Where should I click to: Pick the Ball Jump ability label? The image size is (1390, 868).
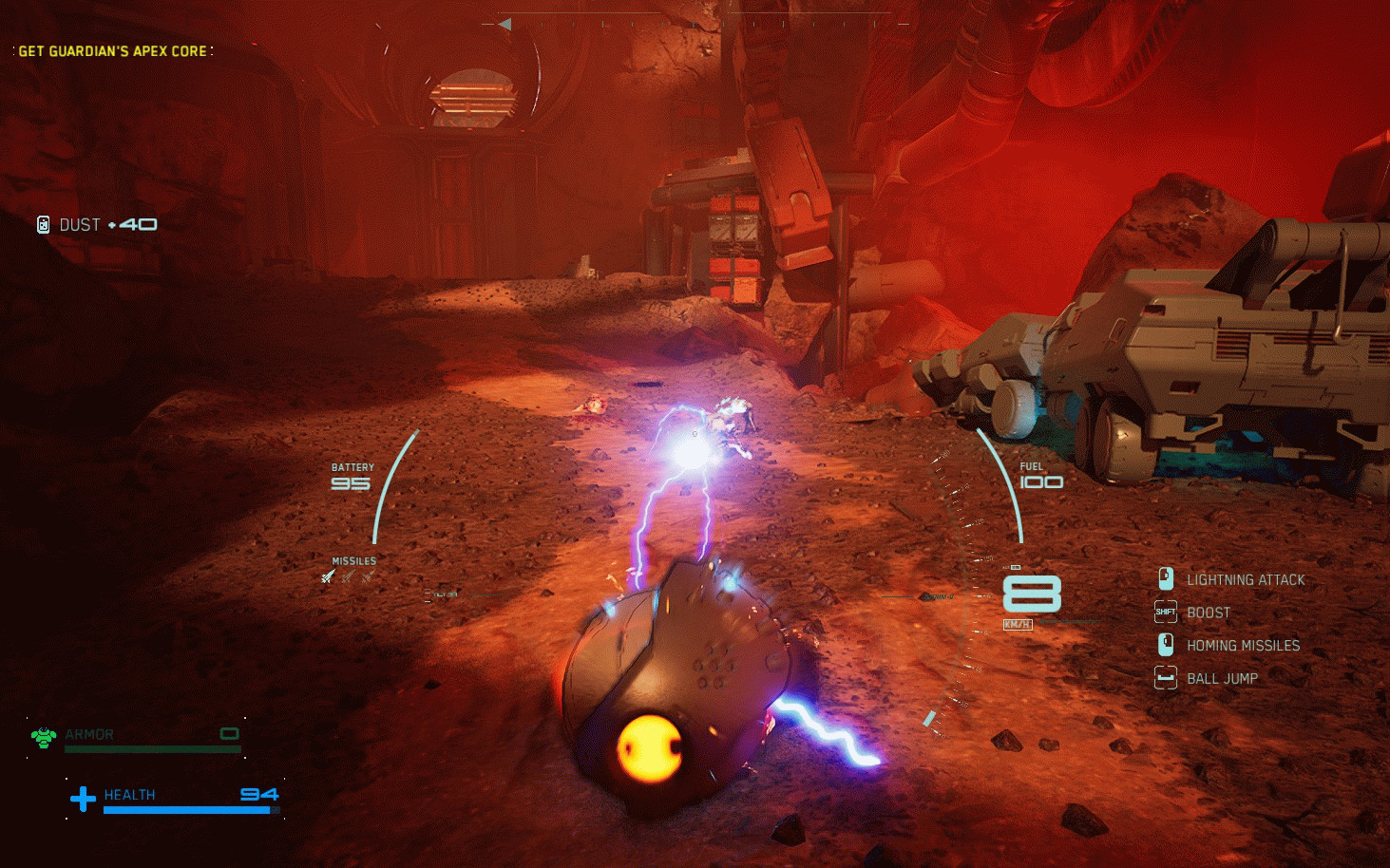point(1222,678)
